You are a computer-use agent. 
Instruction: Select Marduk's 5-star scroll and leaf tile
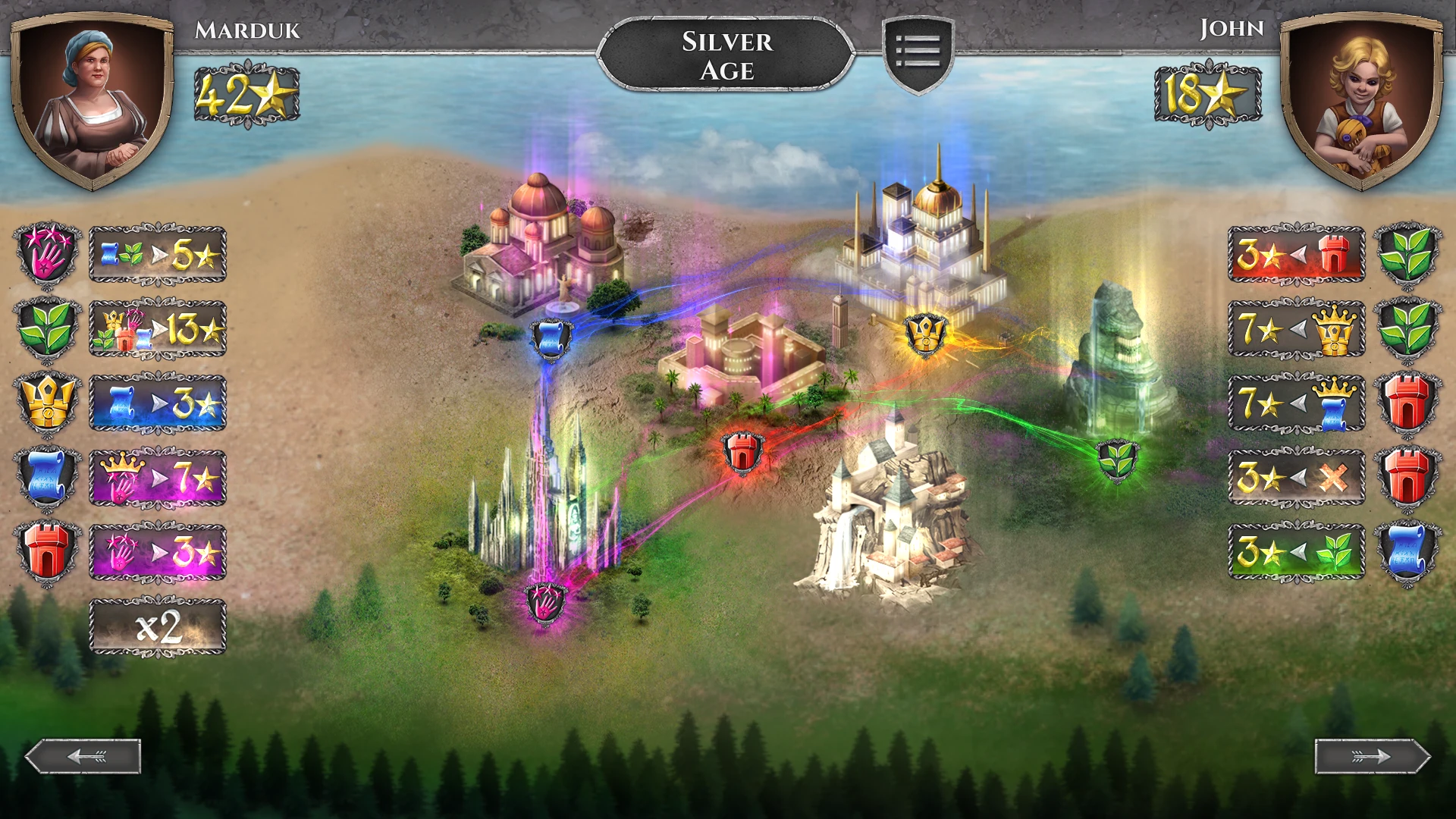tap(158, 255)
